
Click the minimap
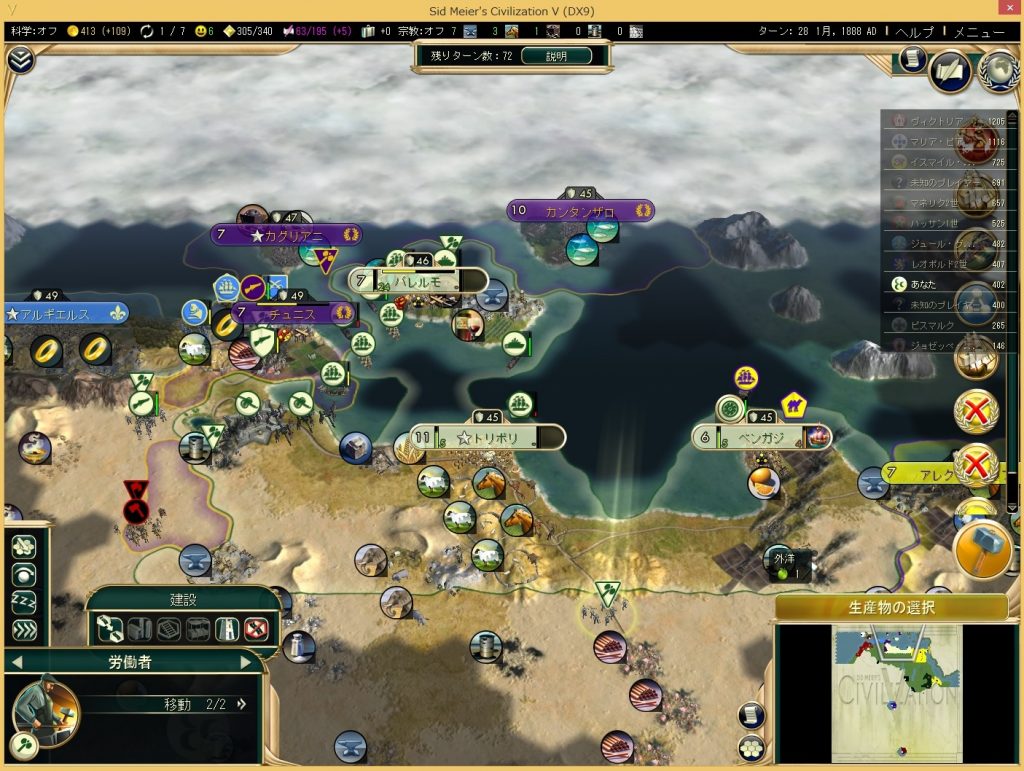click(x=896, y=692)
